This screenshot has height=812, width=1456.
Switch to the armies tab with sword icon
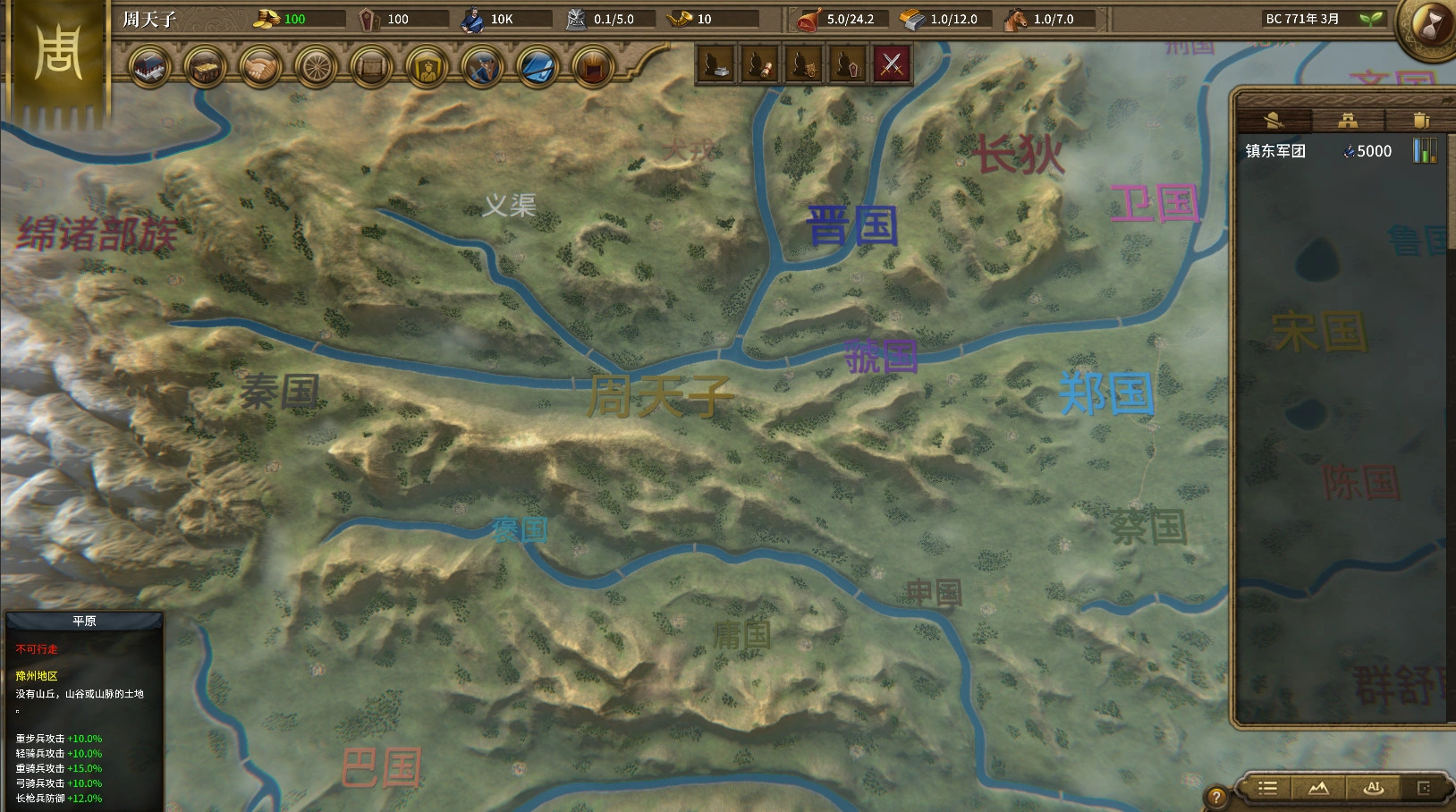tap(1274, 120)
